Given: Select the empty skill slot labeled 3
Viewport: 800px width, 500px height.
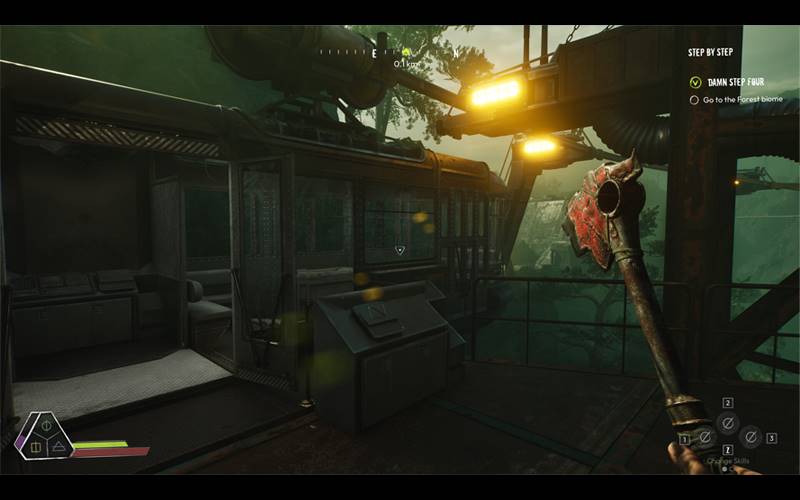Looking at the screenshot, I should pos(750,438).
